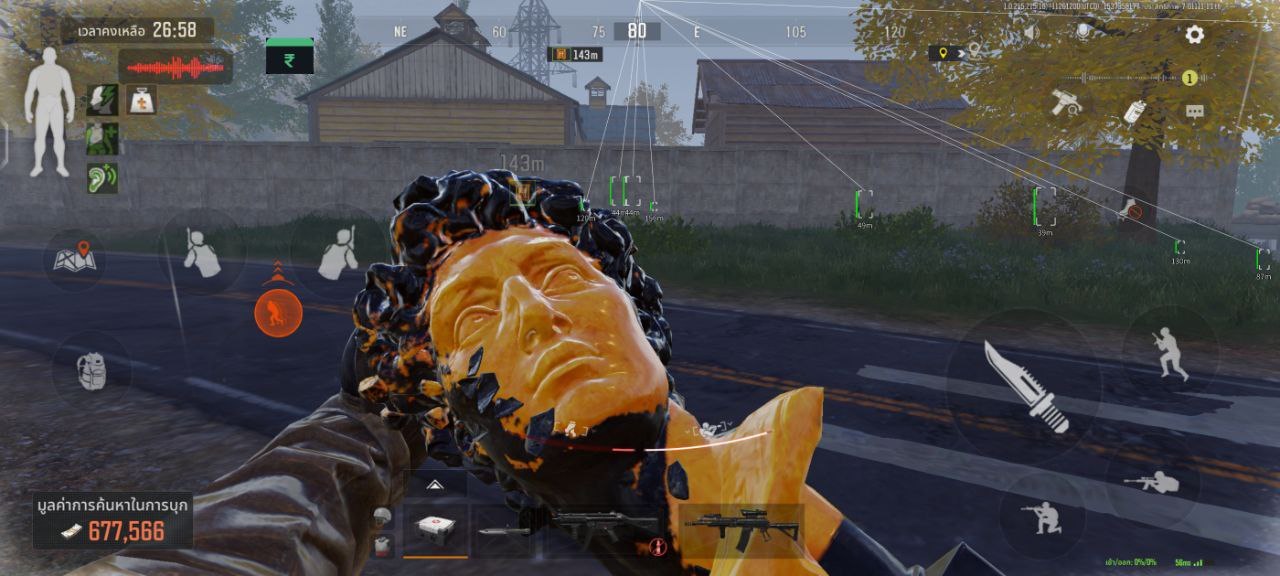This screenshot has height=576, width=1280.
Task: Select the scoped assault rifle slot
Action: point(741,527)
